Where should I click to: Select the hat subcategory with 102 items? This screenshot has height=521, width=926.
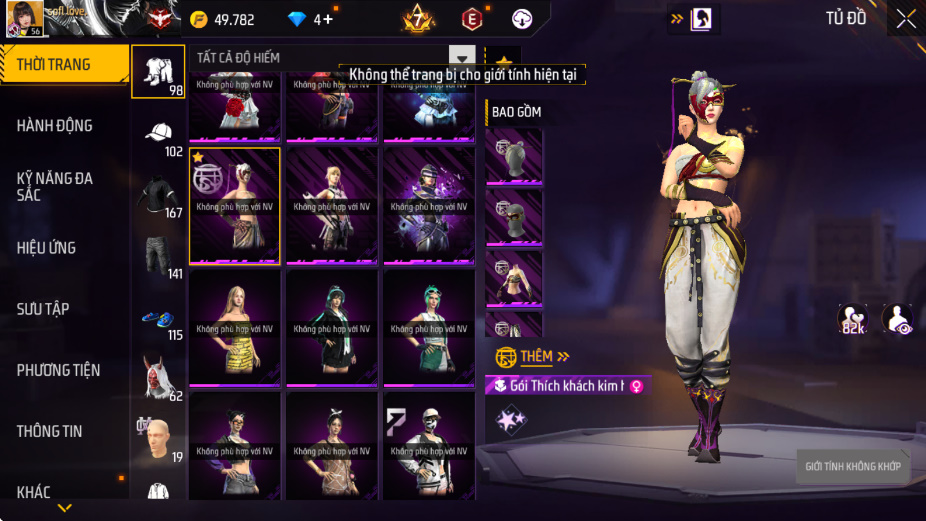pos(158,137)
